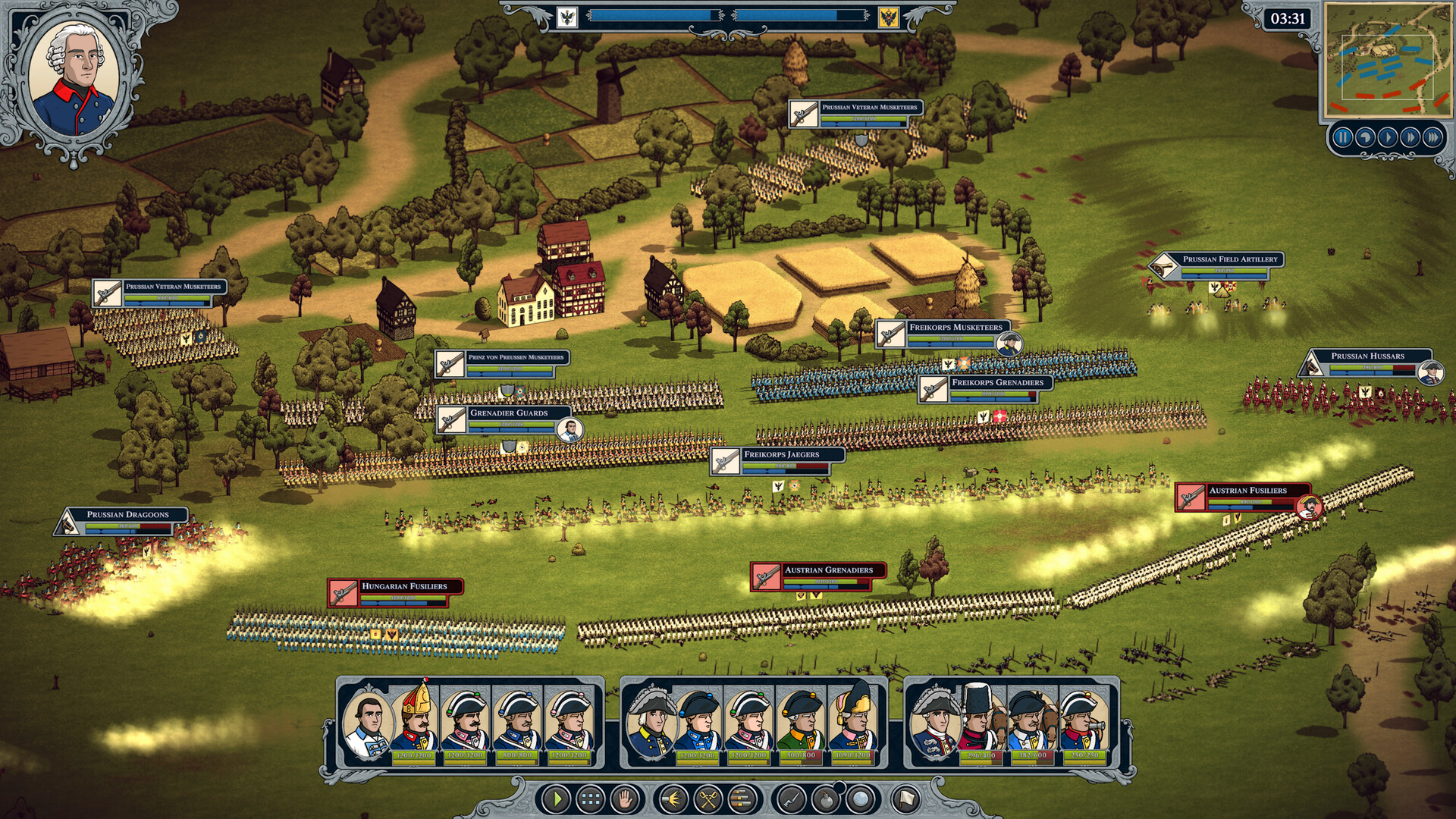Image resolution: width=1456 pixels, height=819 pixels.
Task: Select the artillery officer with telescope portrait
Action: [x=1084, y=720]
